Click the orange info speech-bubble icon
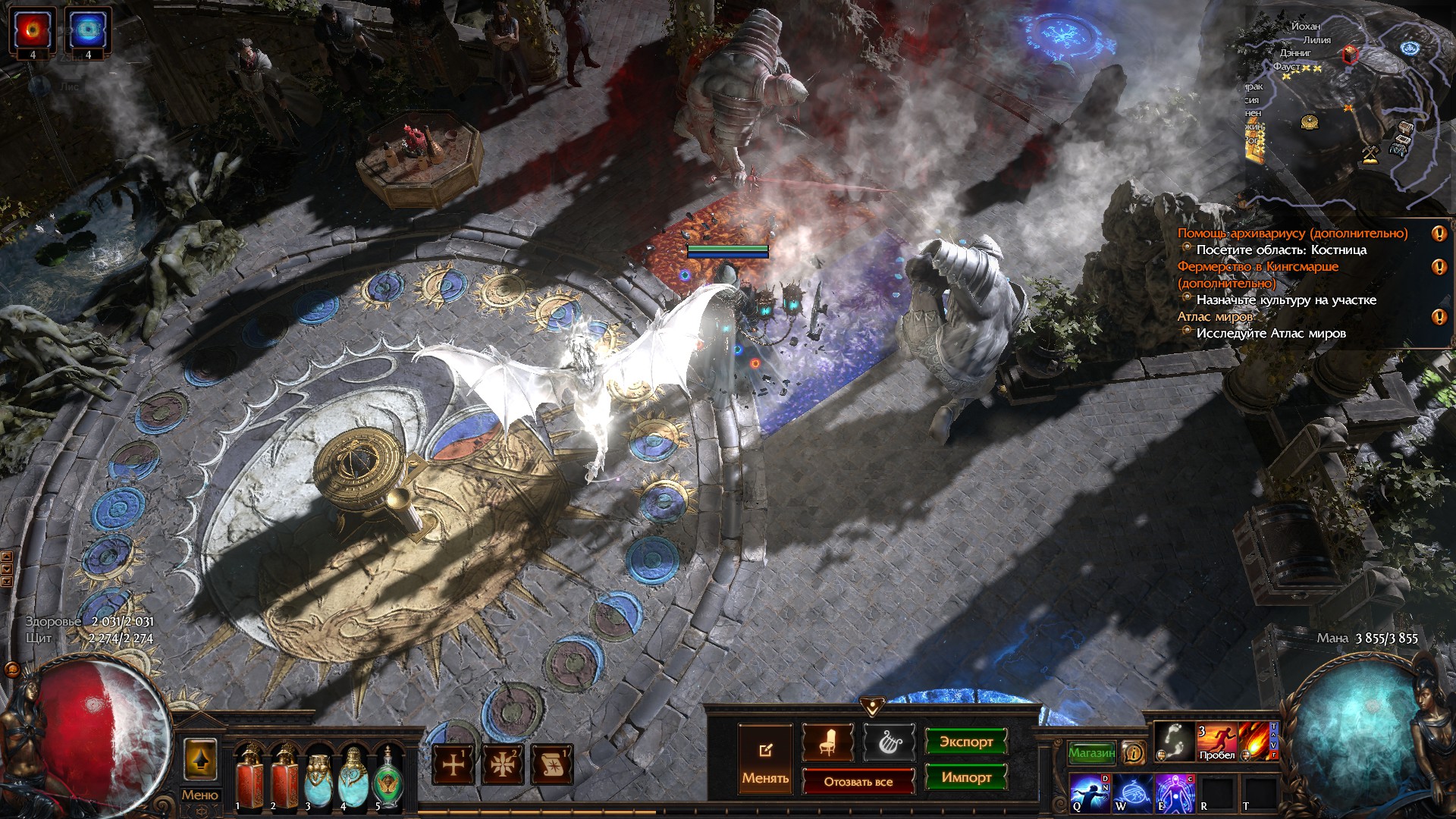The width and height of the screenshot is (1456, 819). [1134, 752]
